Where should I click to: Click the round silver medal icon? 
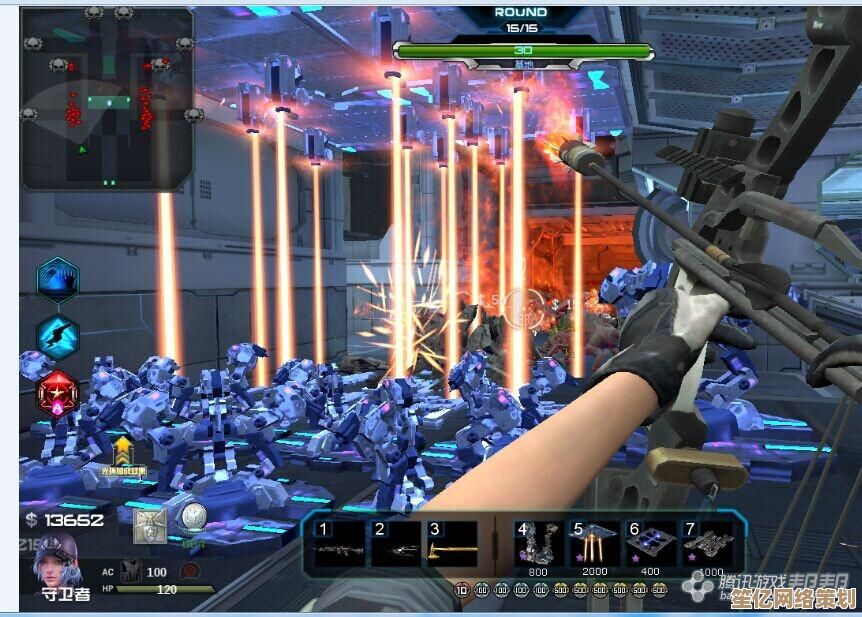point(192,518)
